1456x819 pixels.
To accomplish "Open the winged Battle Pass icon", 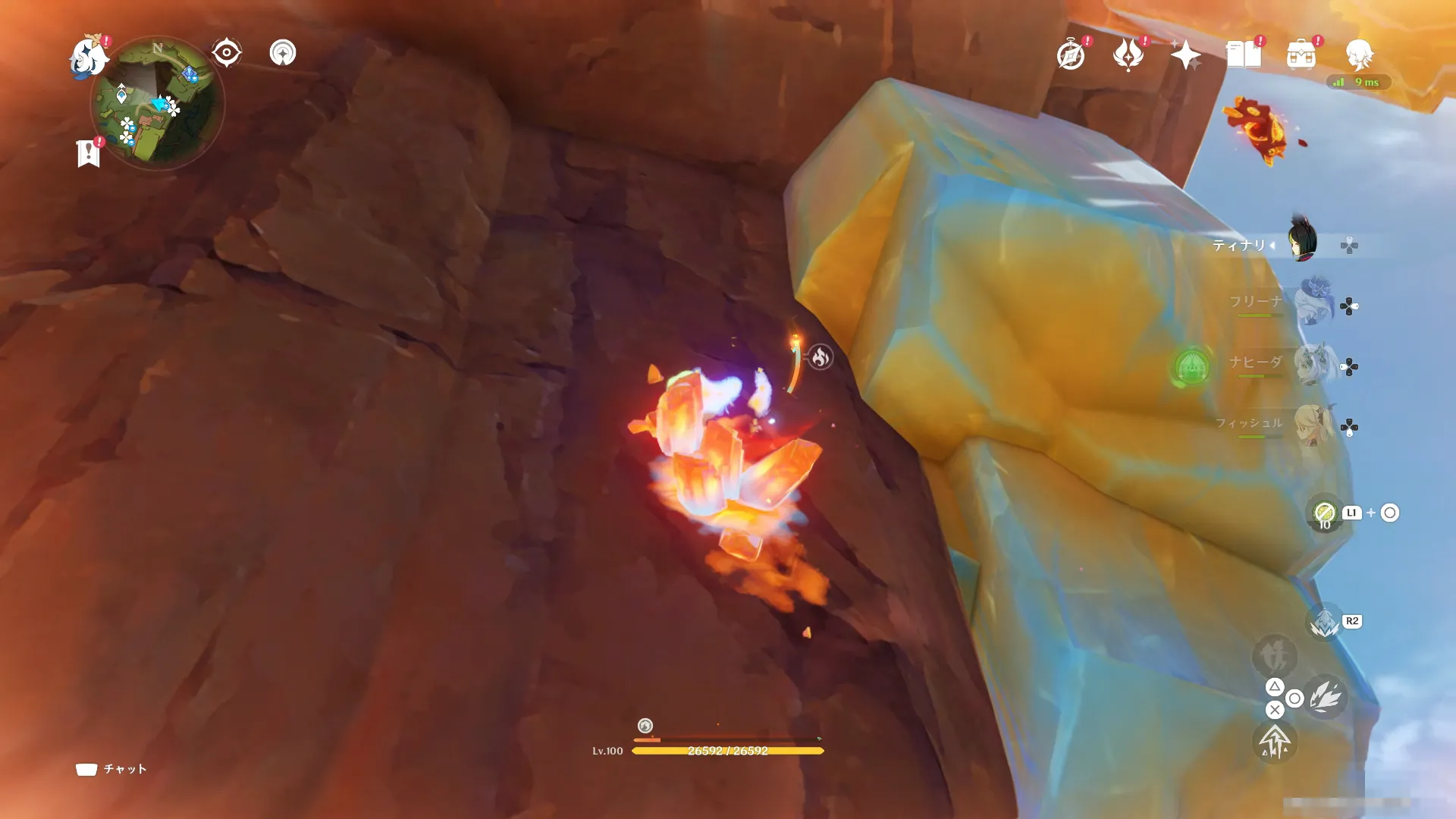I will [1128, 55].
